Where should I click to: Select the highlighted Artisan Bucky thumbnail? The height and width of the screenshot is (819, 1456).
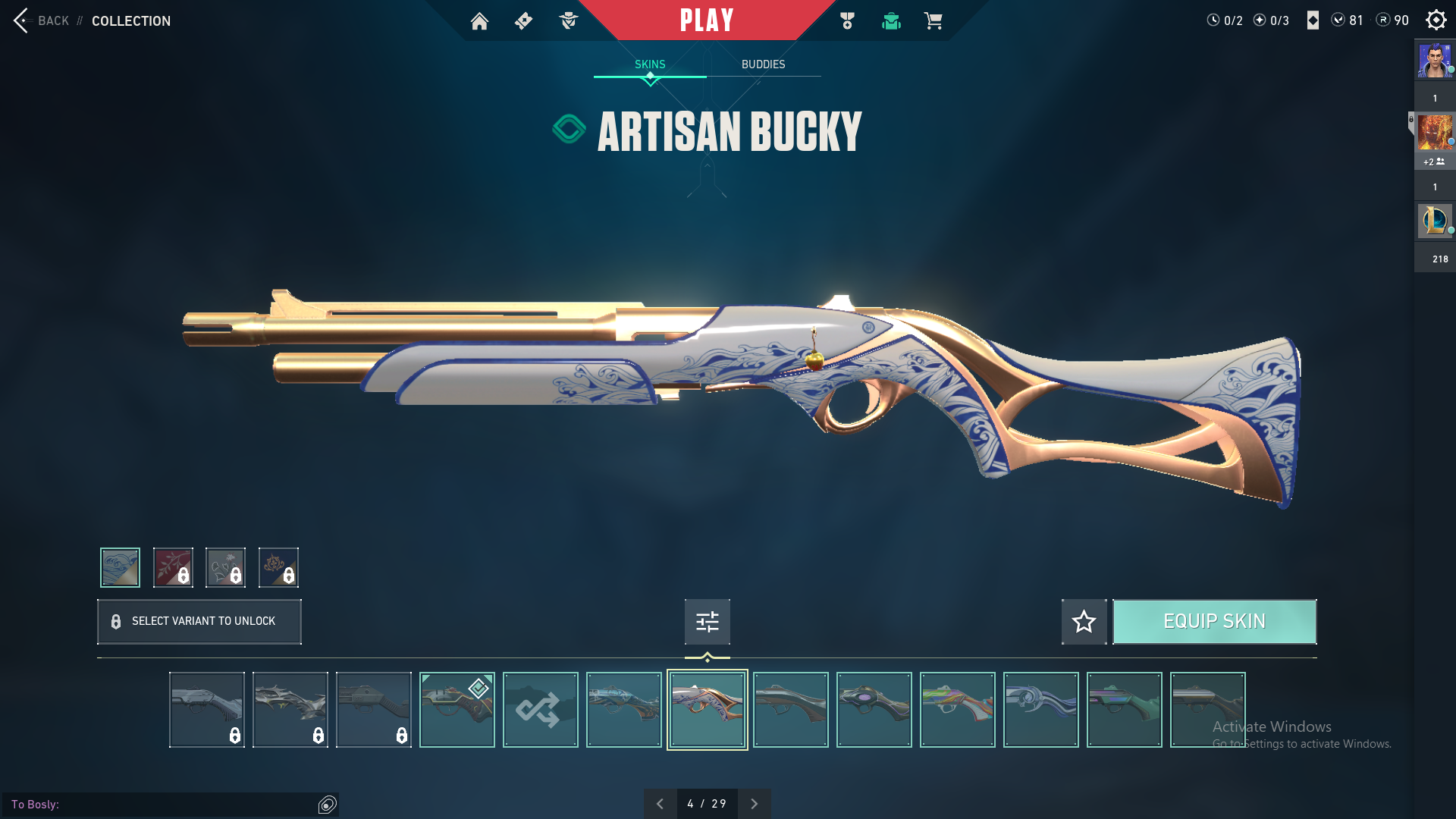click(707, 710)
